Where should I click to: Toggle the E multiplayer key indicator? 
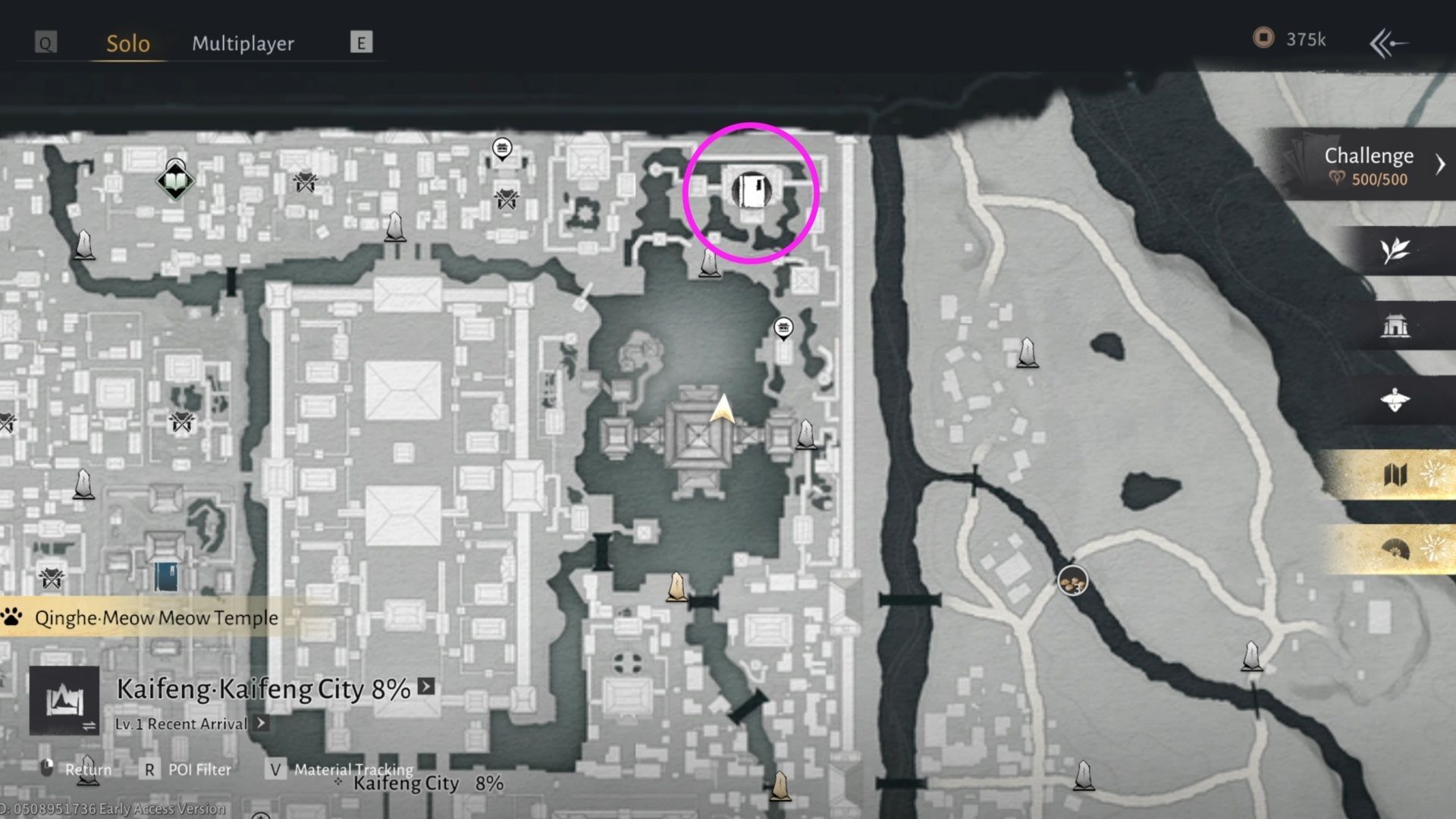point(362,42)
